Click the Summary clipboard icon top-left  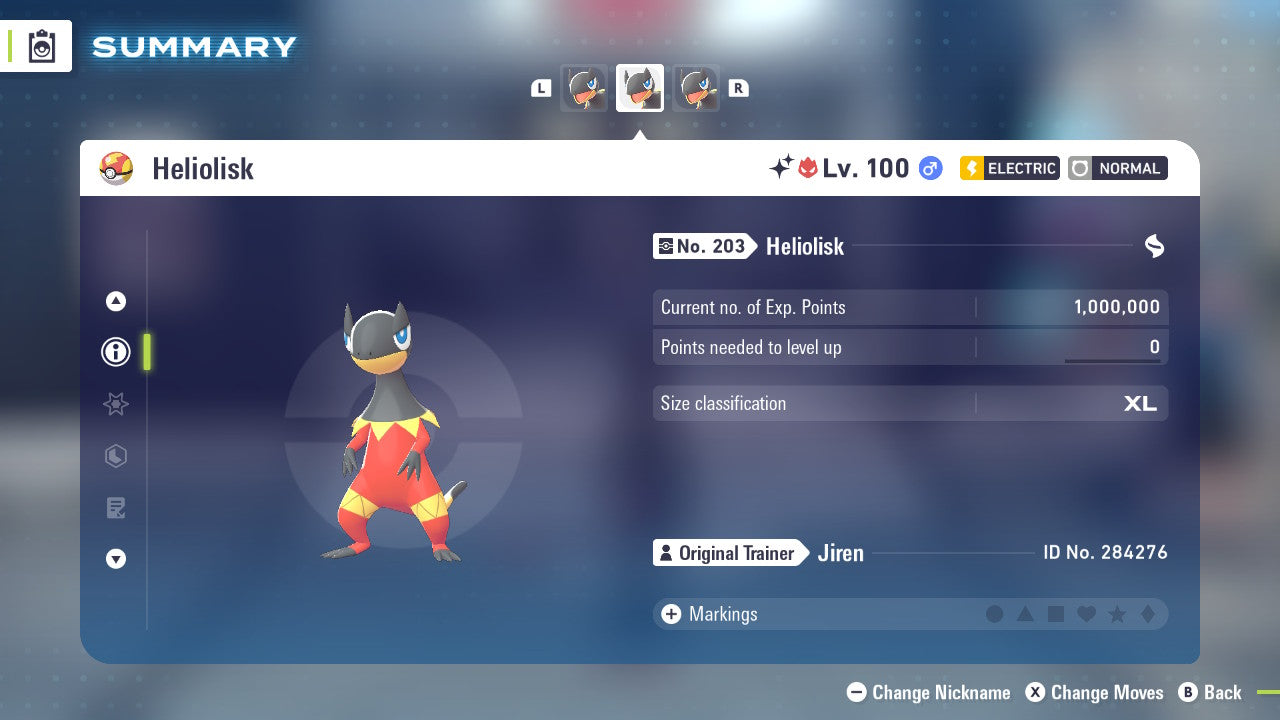pos(40,46)
